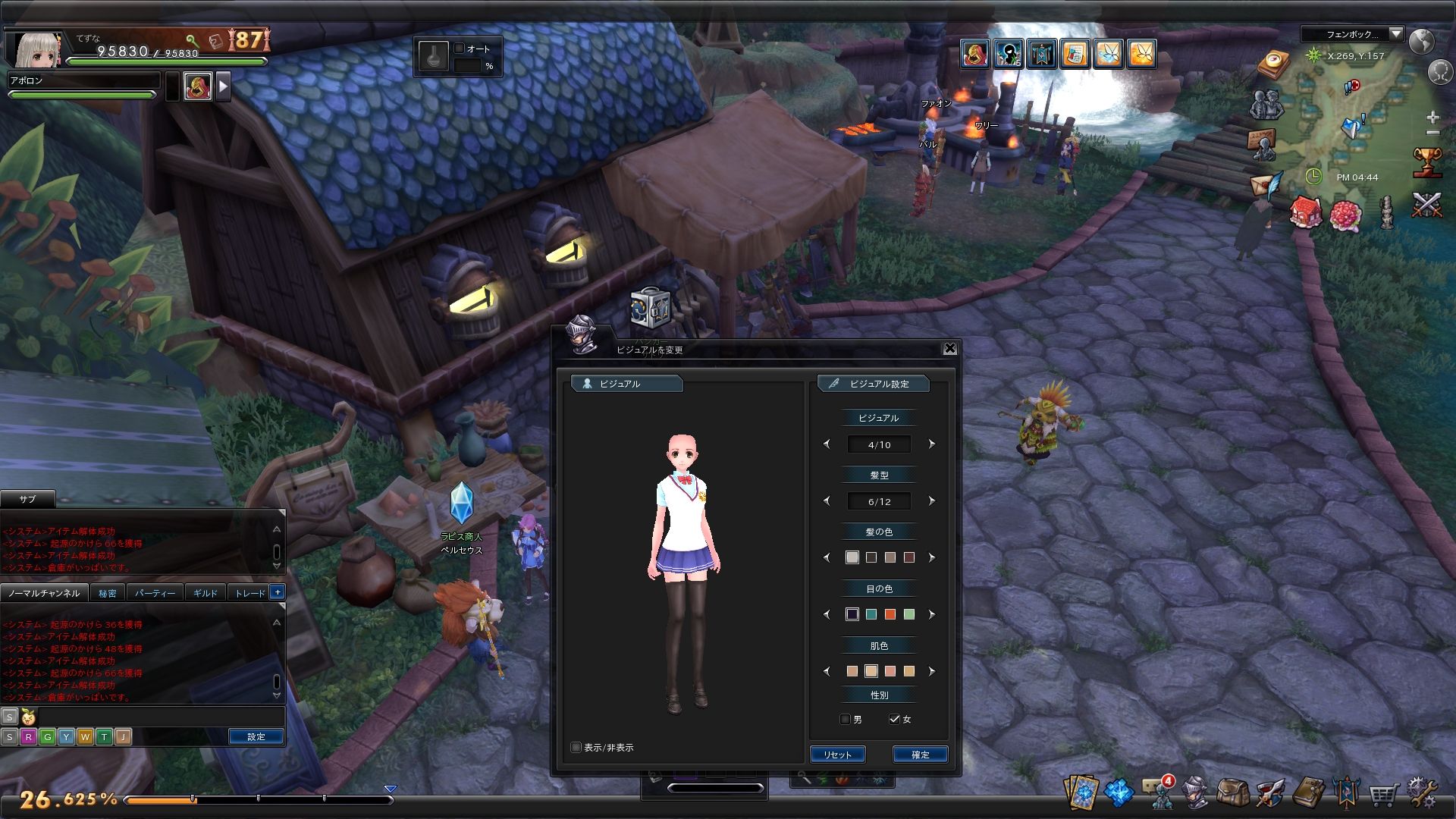Switch to the パーティー chat tab

point(155,593)
